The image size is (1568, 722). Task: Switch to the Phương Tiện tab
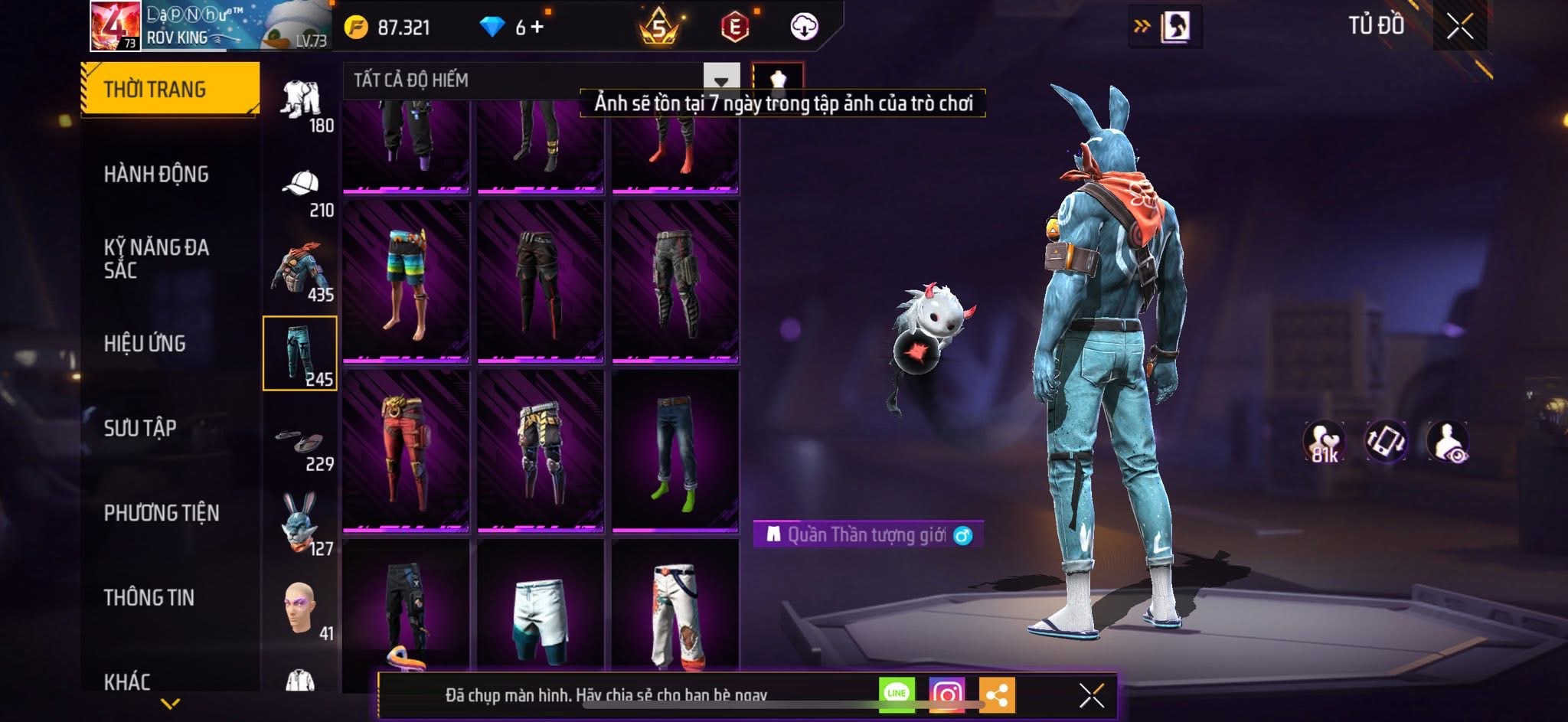(162, 513)
